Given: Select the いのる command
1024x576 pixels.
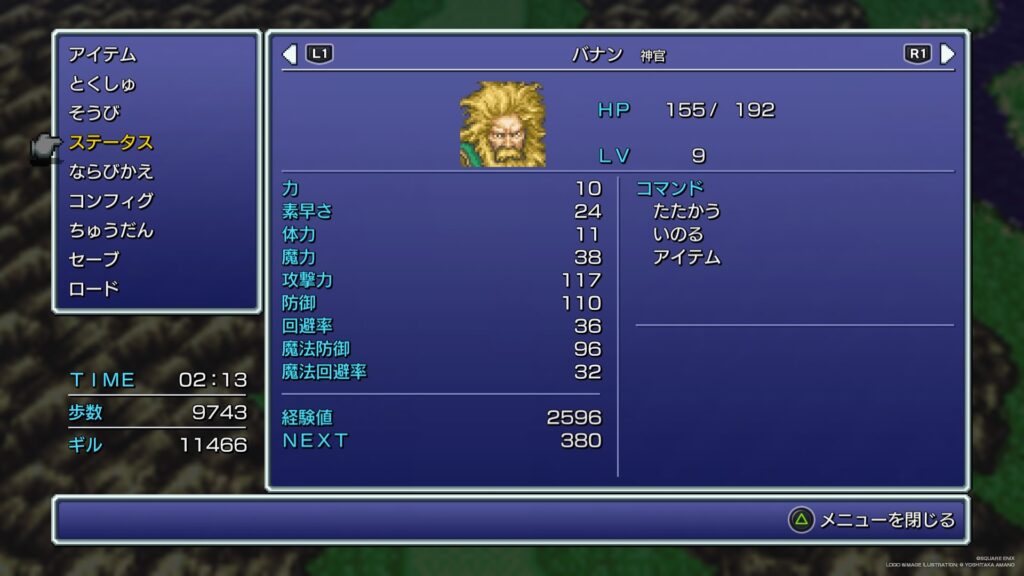Looking at the screenshot, I should pyautogui.click(x=678, y=234).
